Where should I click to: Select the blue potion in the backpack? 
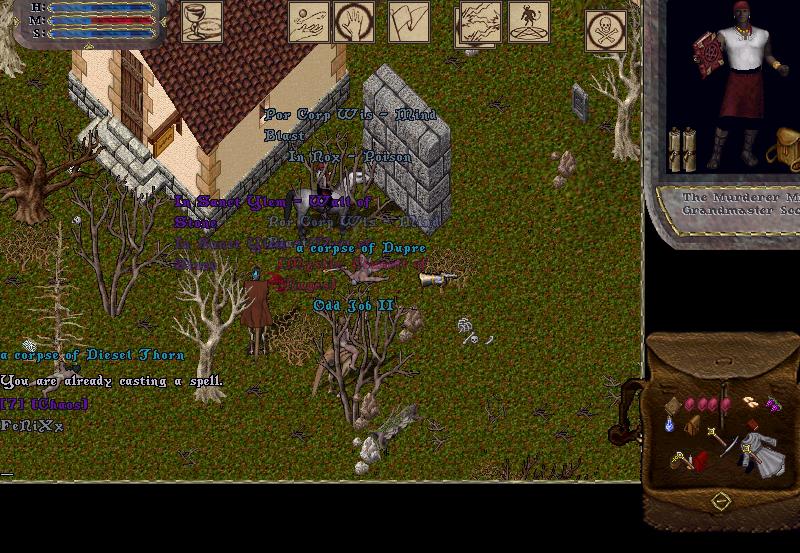click(671, 424)
